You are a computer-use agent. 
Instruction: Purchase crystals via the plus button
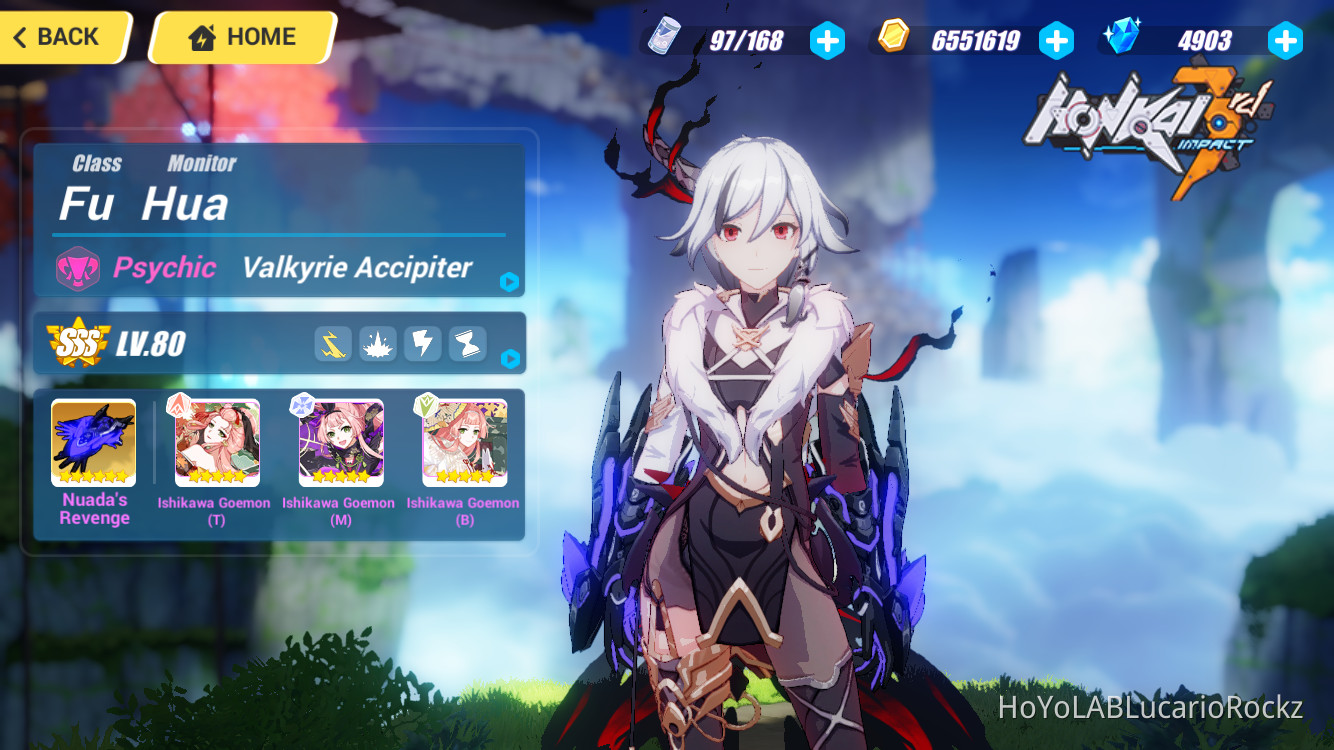click(1285, 40)
